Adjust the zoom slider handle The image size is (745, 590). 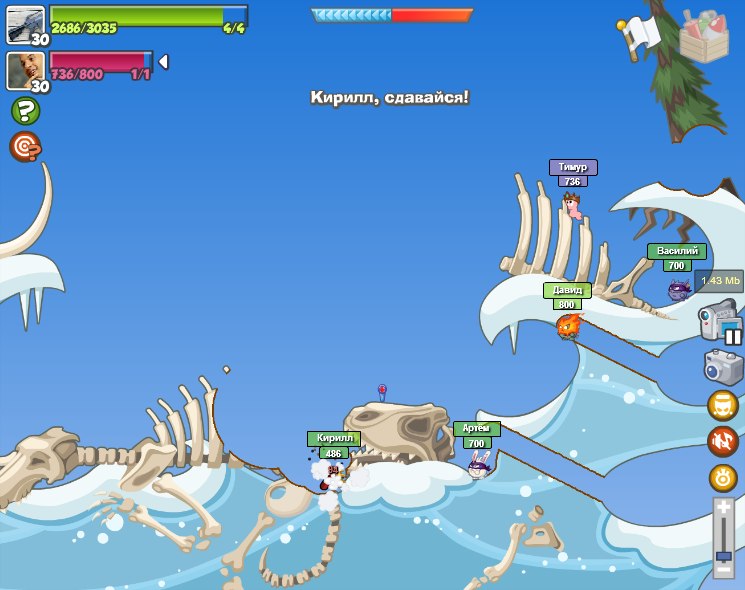tap(723, 555)
